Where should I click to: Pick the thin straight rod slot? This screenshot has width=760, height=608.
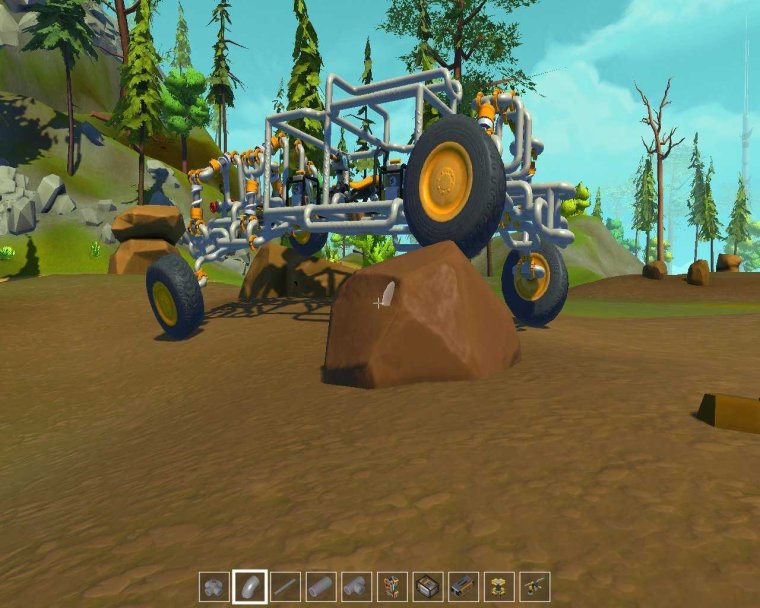[286, 586]
